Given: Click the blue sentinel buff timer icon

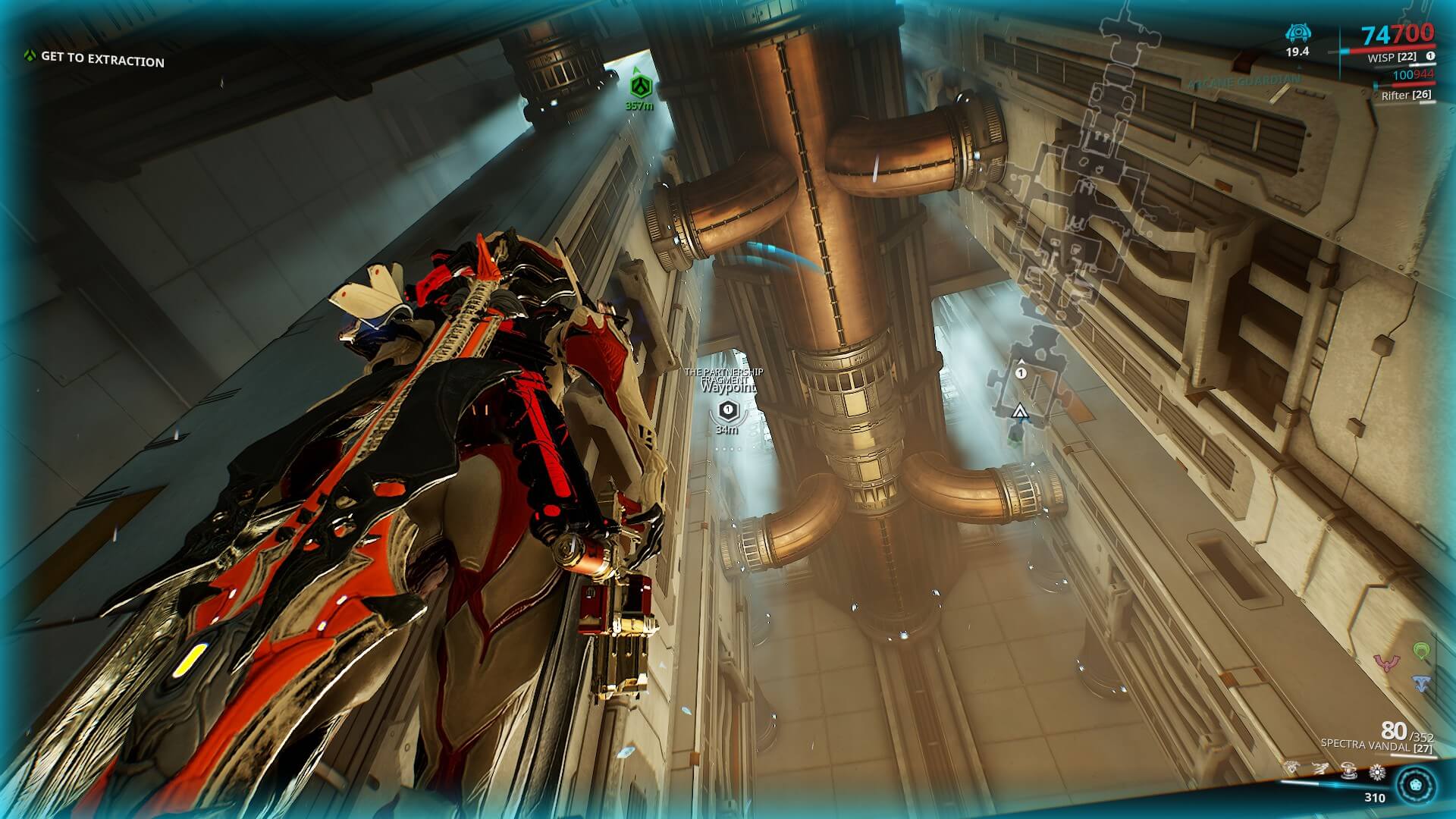Looking at the screenshot, I should coord(1298,33).
